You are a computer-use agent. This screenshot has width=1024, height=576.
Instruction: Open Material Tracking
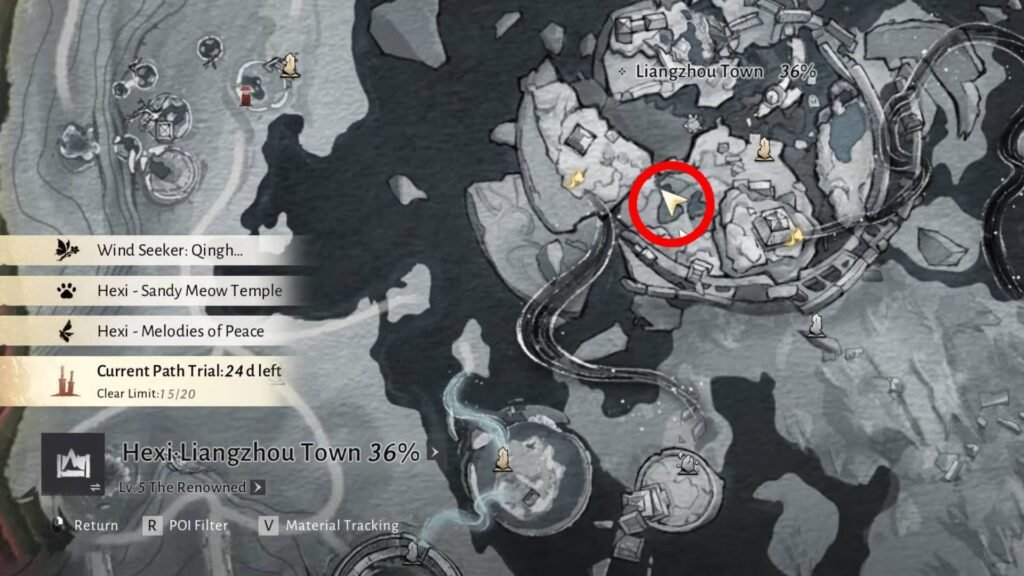pyautogui.click(x=330, y=525)
